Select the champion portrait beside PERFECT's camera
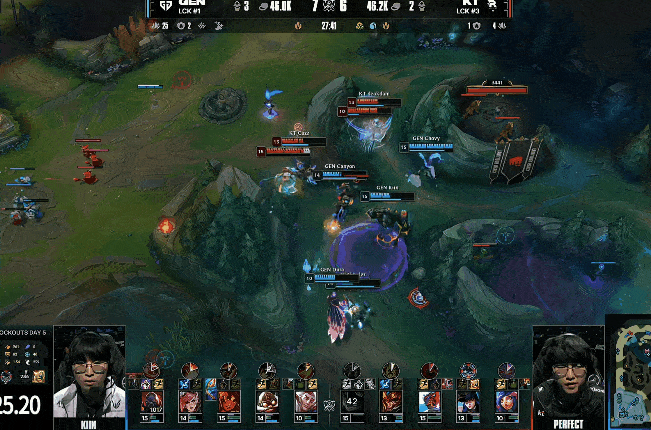The height and width of the screenshot is (430, 651). pos(506,400)
